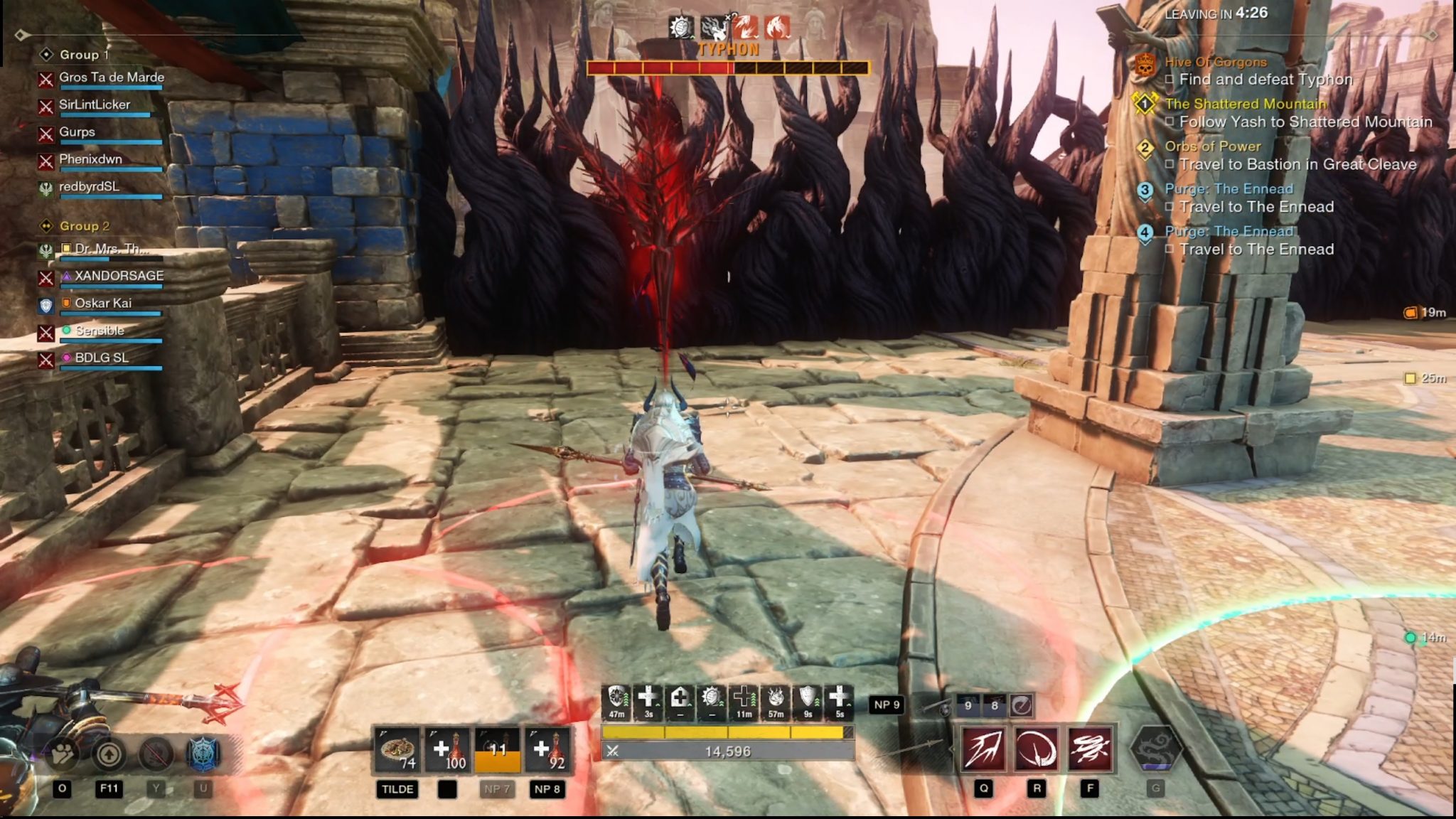Select group member XANDORSAGE
The width and height of the screenshot is (1456, 819).
119,276
